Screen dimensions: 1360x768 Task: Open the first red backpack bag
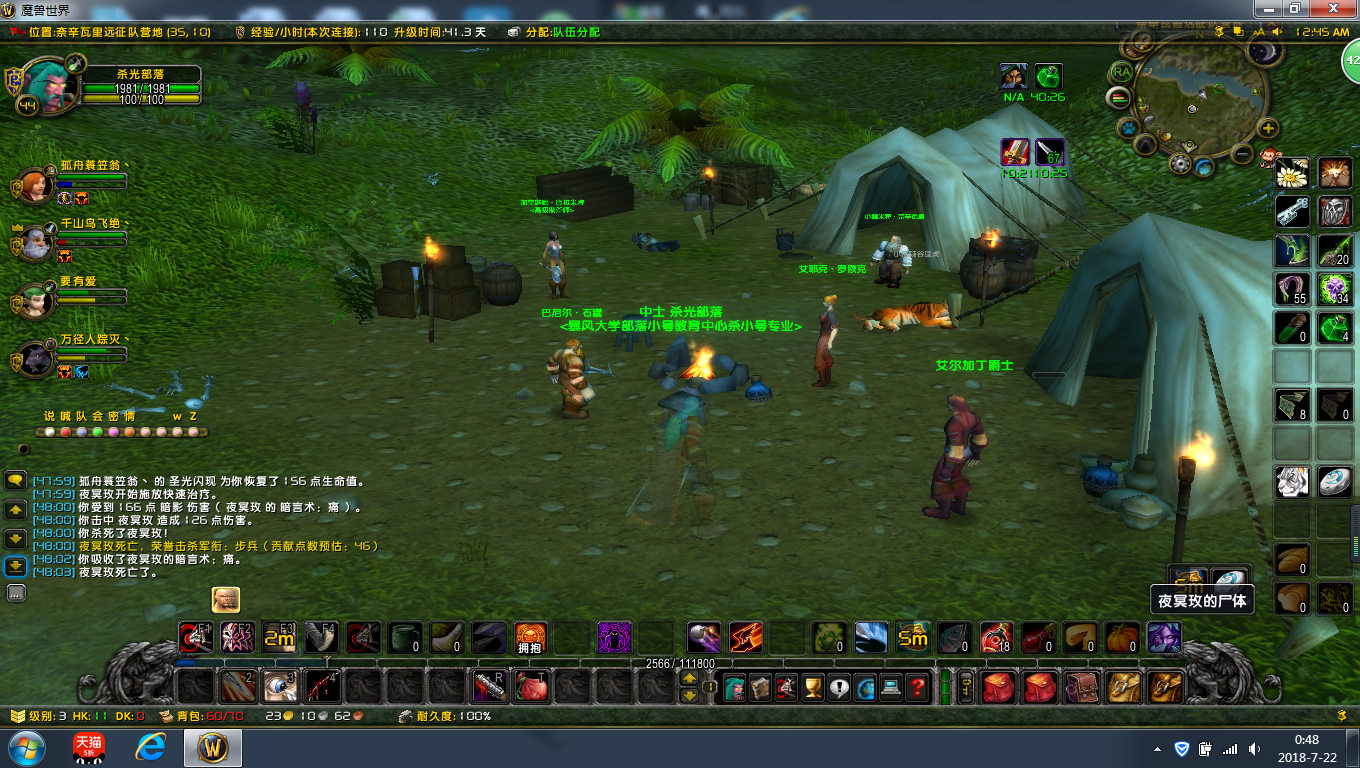click(x=997, y=687)
